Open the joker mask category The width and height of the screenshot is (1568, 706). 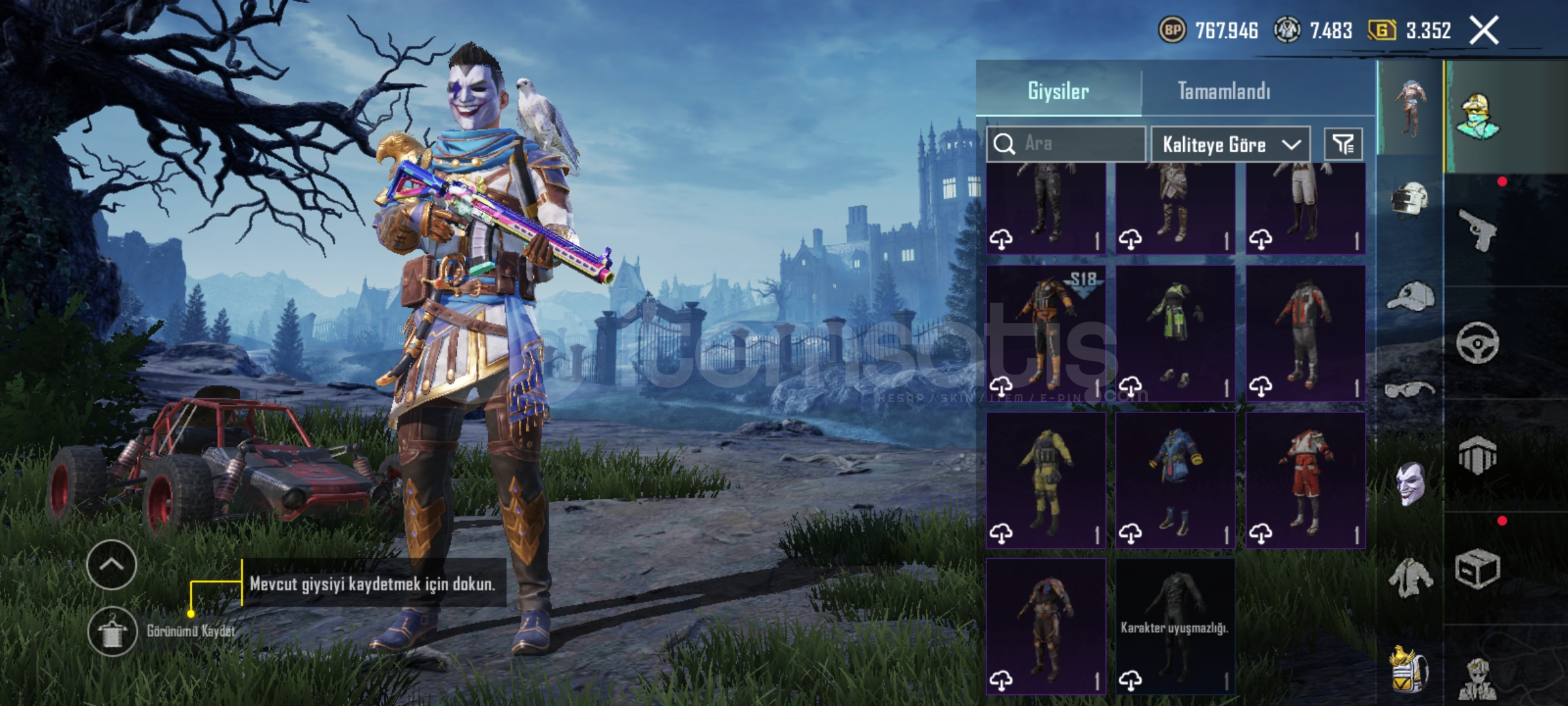[x=1409, y=484]
